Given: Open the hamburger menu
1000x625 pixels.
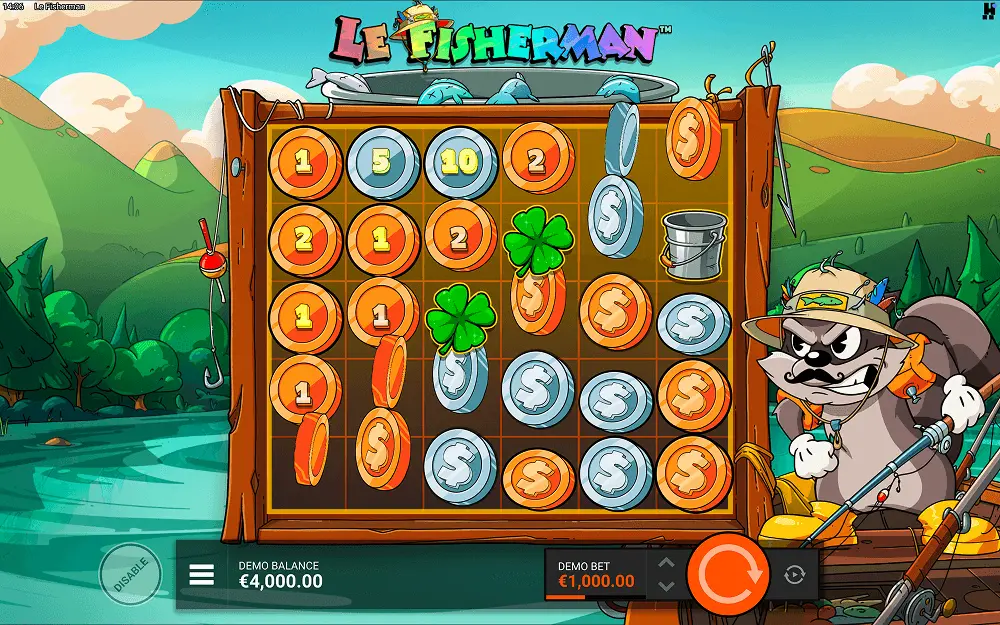Looking at the screenshot, I should [x=202, y=574].
